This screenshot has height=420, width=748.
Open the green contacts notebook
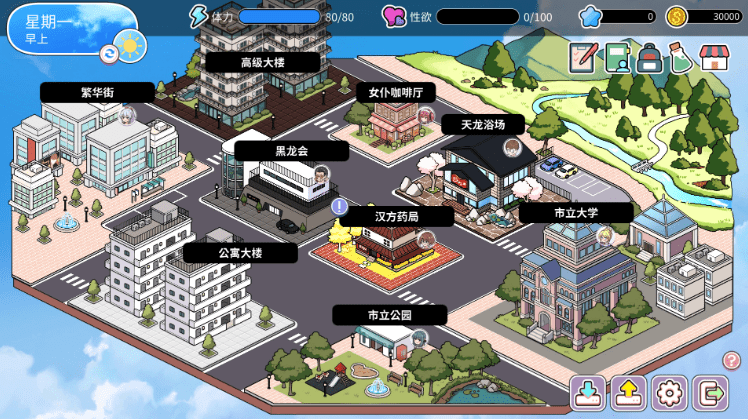click(617, 58)
